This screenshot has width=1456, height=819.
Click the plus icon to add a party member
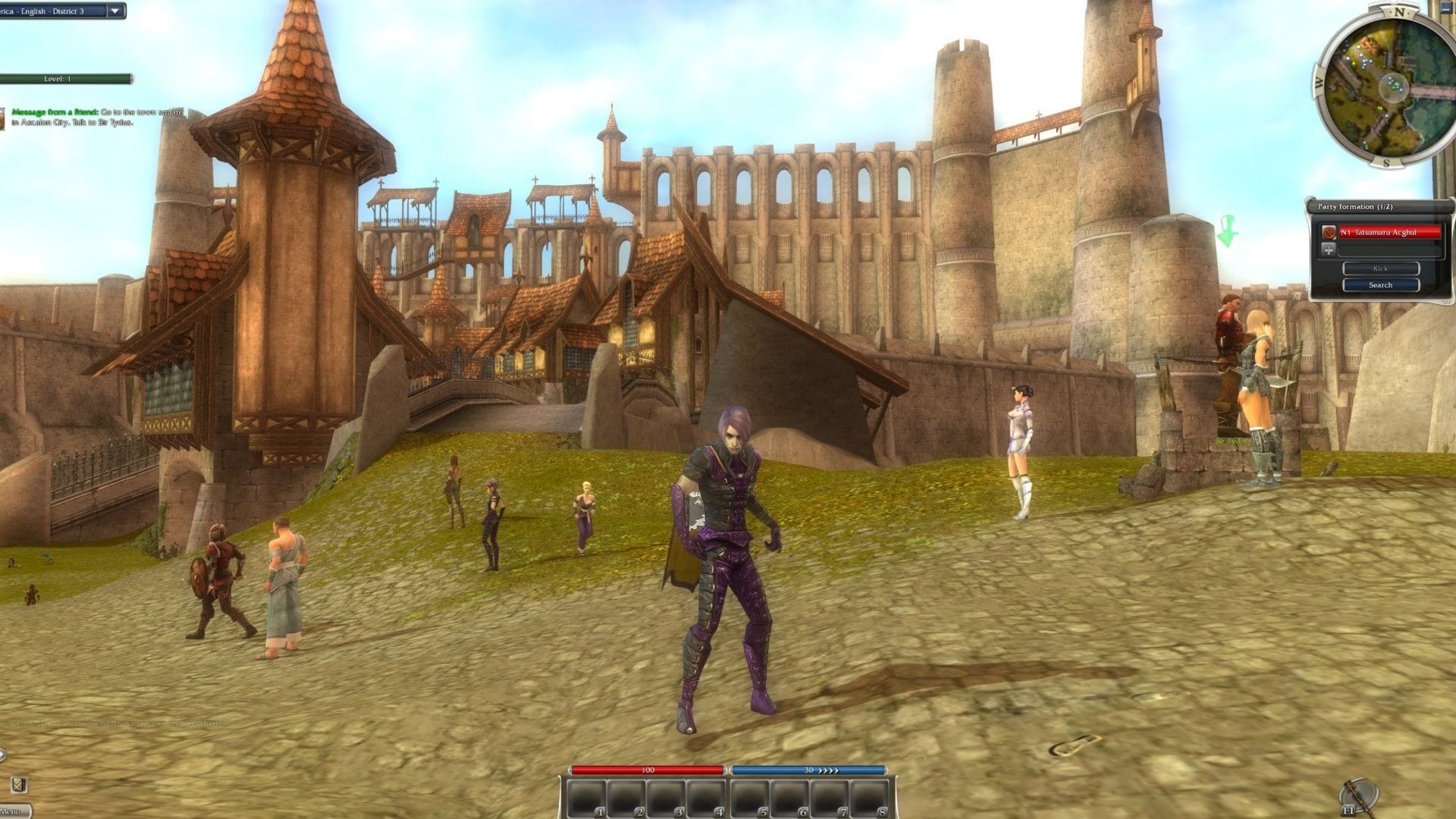(x=1329, y=250)
